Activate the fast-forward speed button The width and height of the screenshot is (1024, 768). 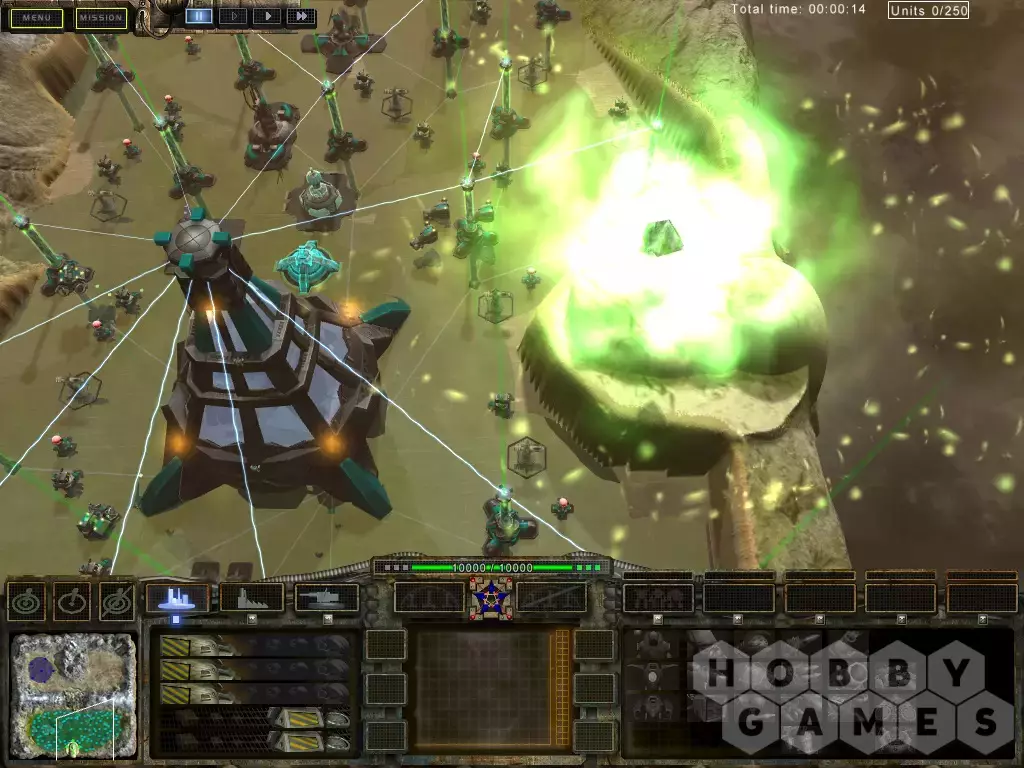click(300, 16)
